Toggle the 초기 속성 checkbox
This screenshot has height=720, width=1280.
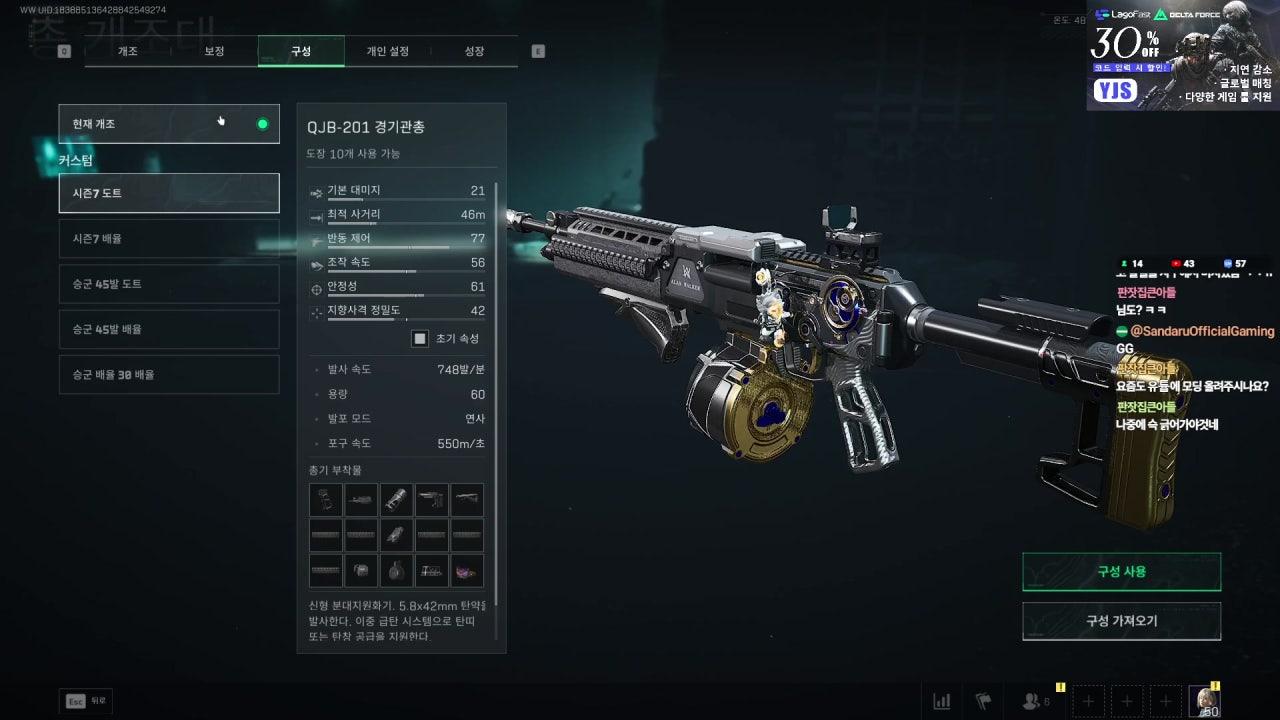click(x=421, y=339)
